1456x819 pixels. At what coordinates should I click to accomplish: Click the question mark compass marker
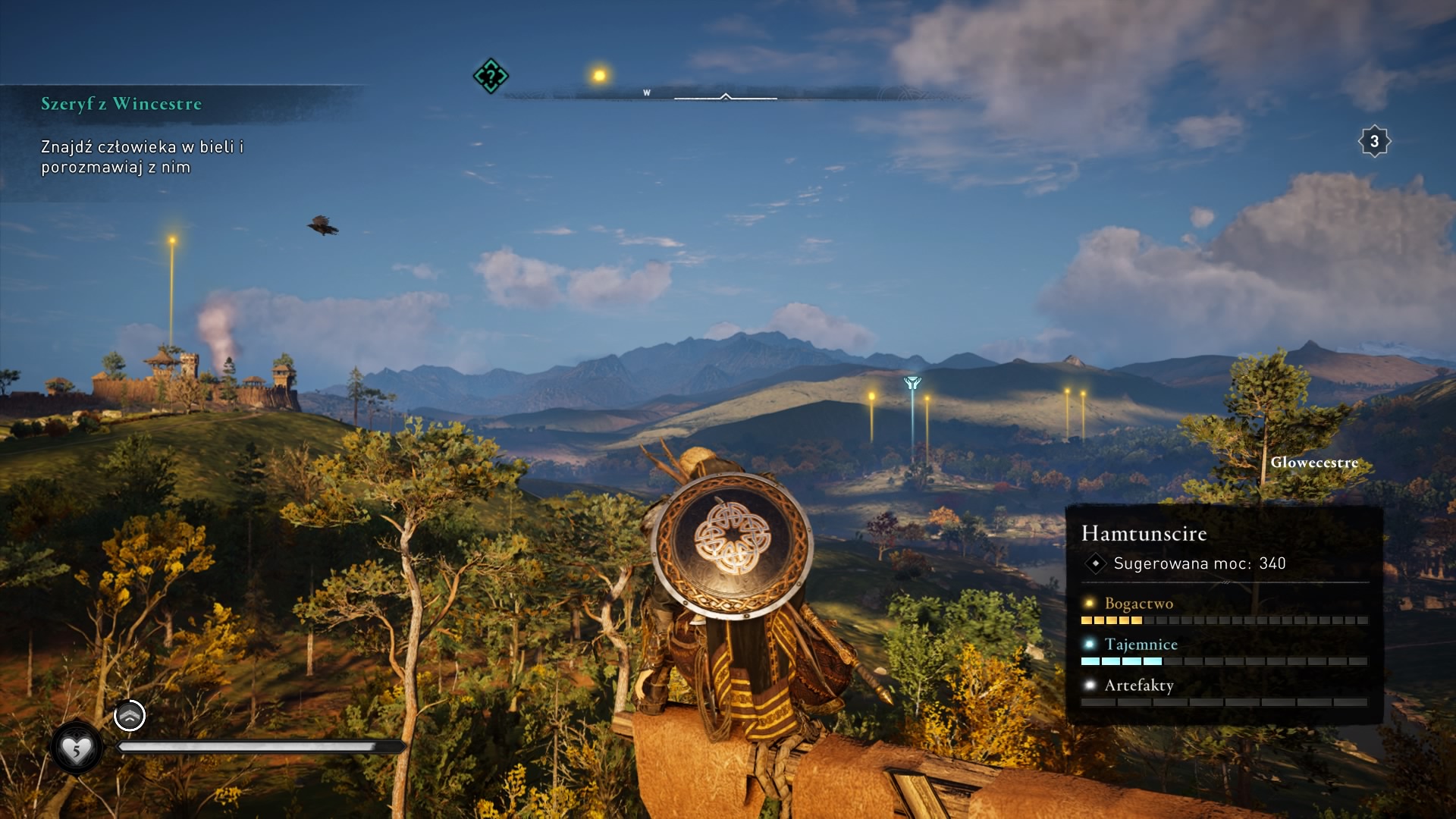click(491, 76)
